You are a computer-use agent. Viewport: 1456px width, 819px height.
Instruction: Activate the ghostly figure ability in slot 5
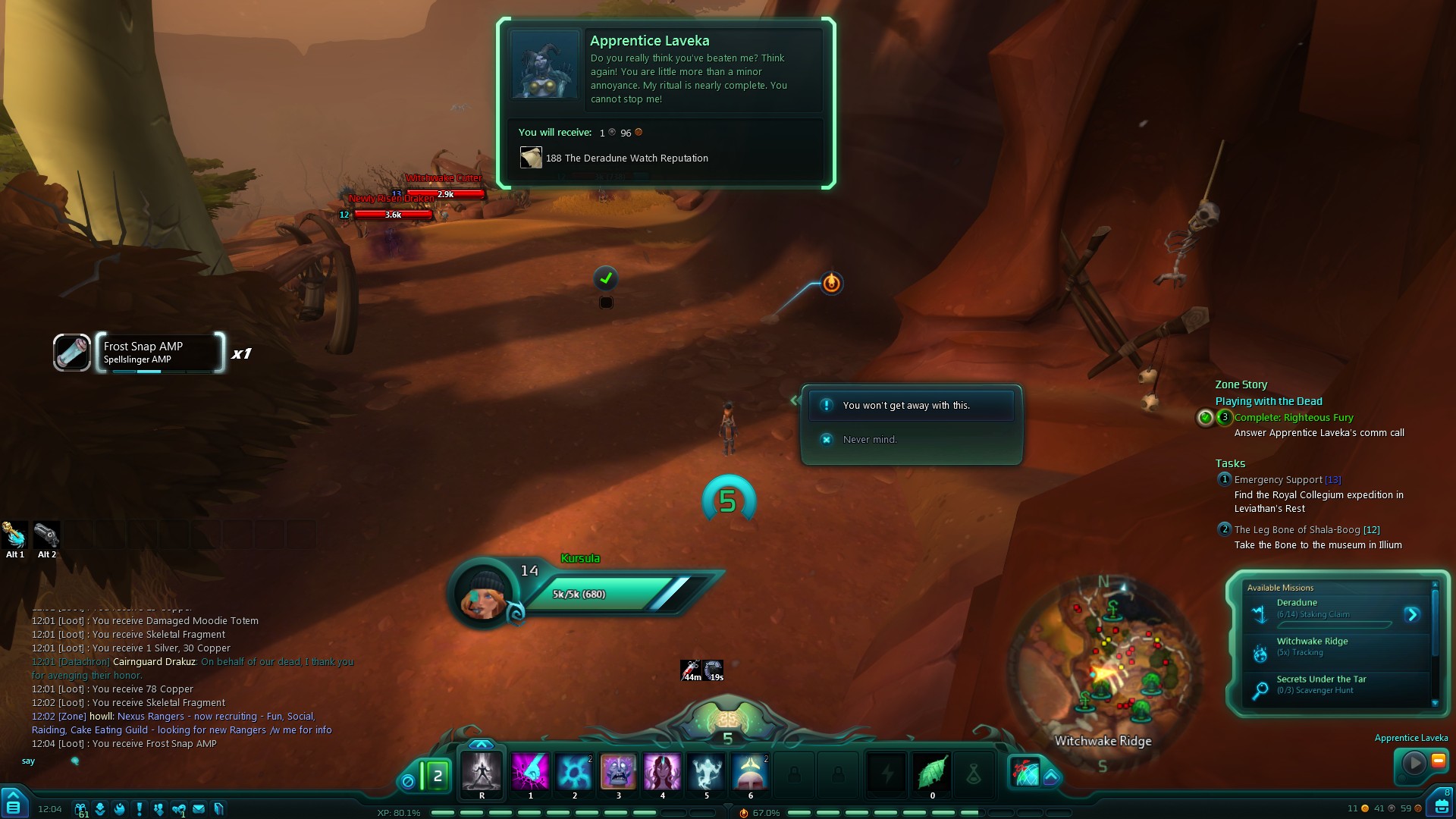pos(706,771)
